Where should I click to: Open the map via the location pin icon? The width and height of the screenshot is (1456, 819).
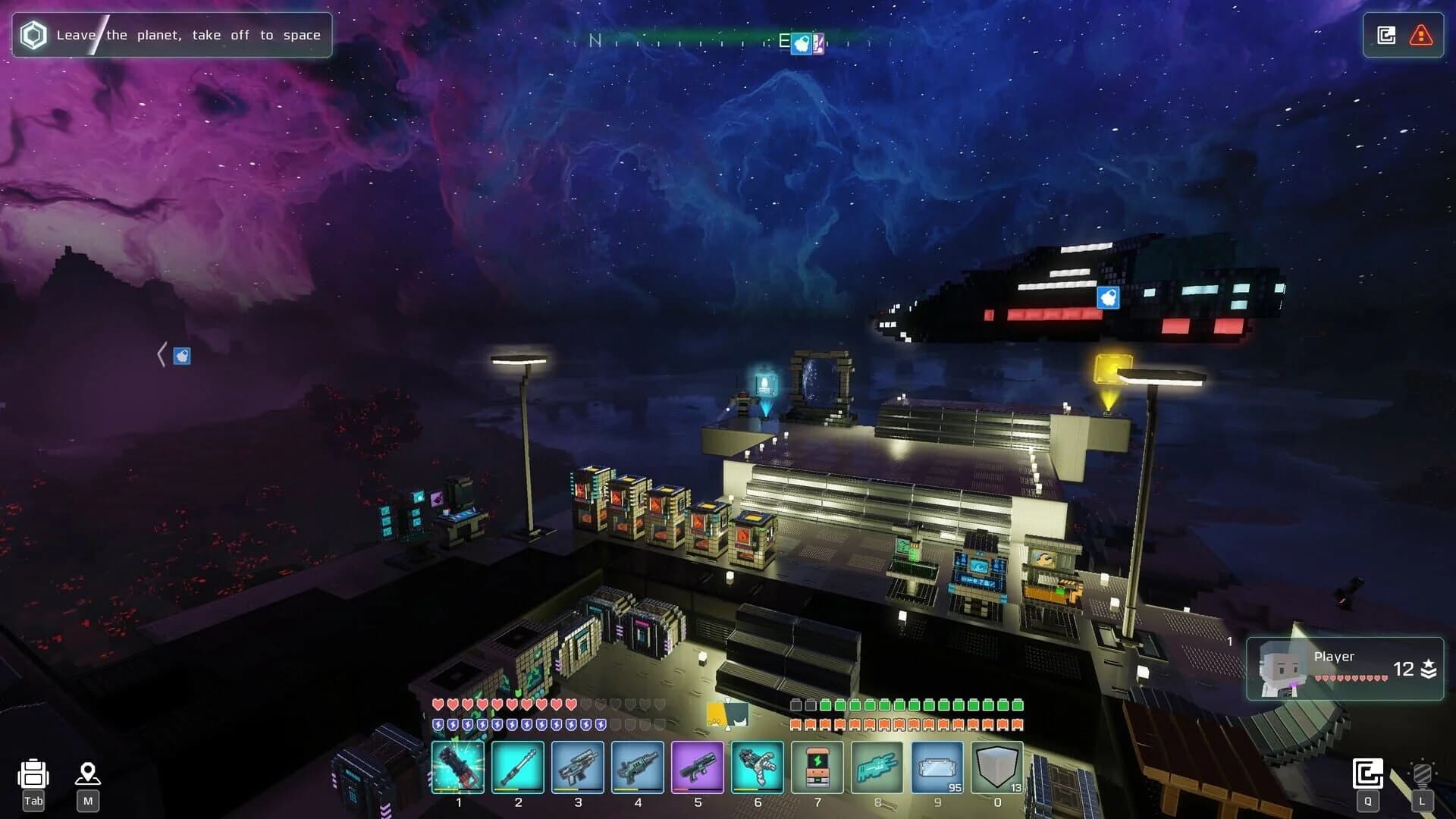tap(89, 775)
